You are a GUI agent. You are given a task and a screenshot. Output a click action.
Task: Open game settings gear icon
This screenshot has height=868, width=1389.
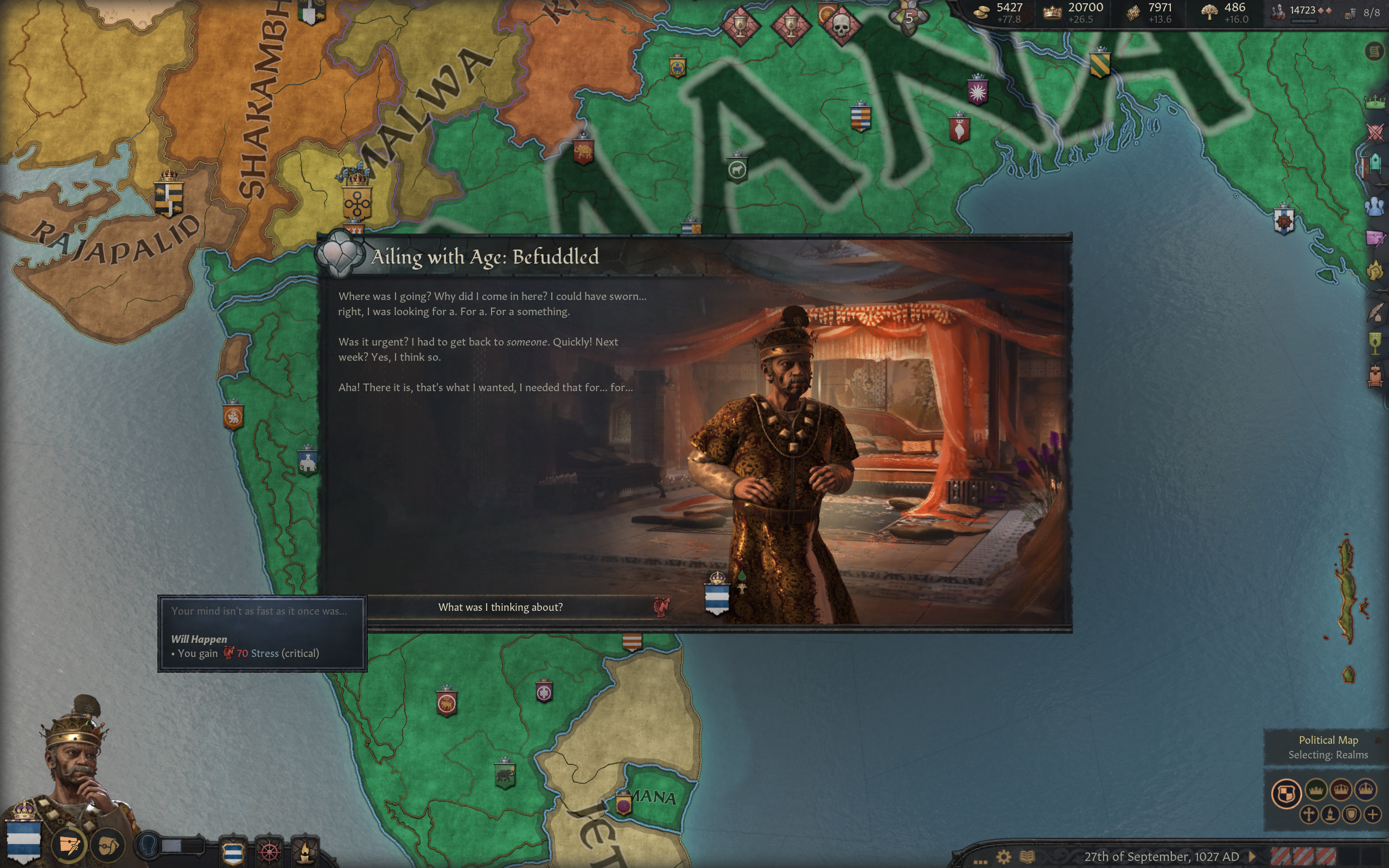click(x=1003, y=857)
